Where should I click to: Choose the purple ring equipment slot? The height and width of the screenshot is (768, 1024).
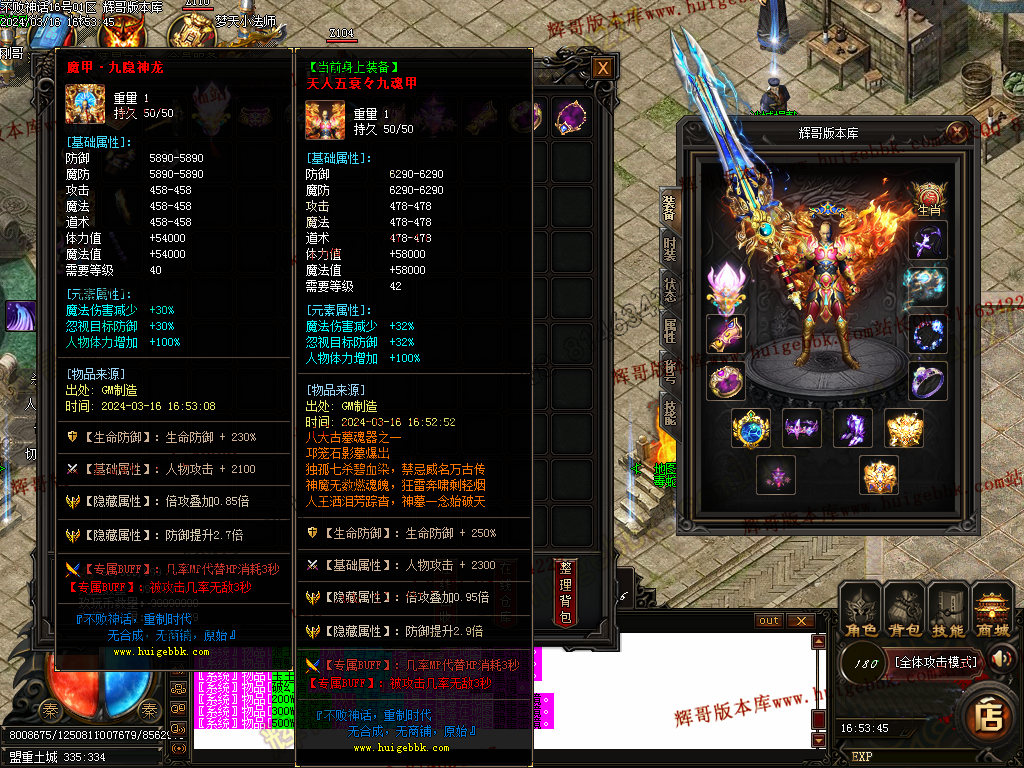pos(928,381)
